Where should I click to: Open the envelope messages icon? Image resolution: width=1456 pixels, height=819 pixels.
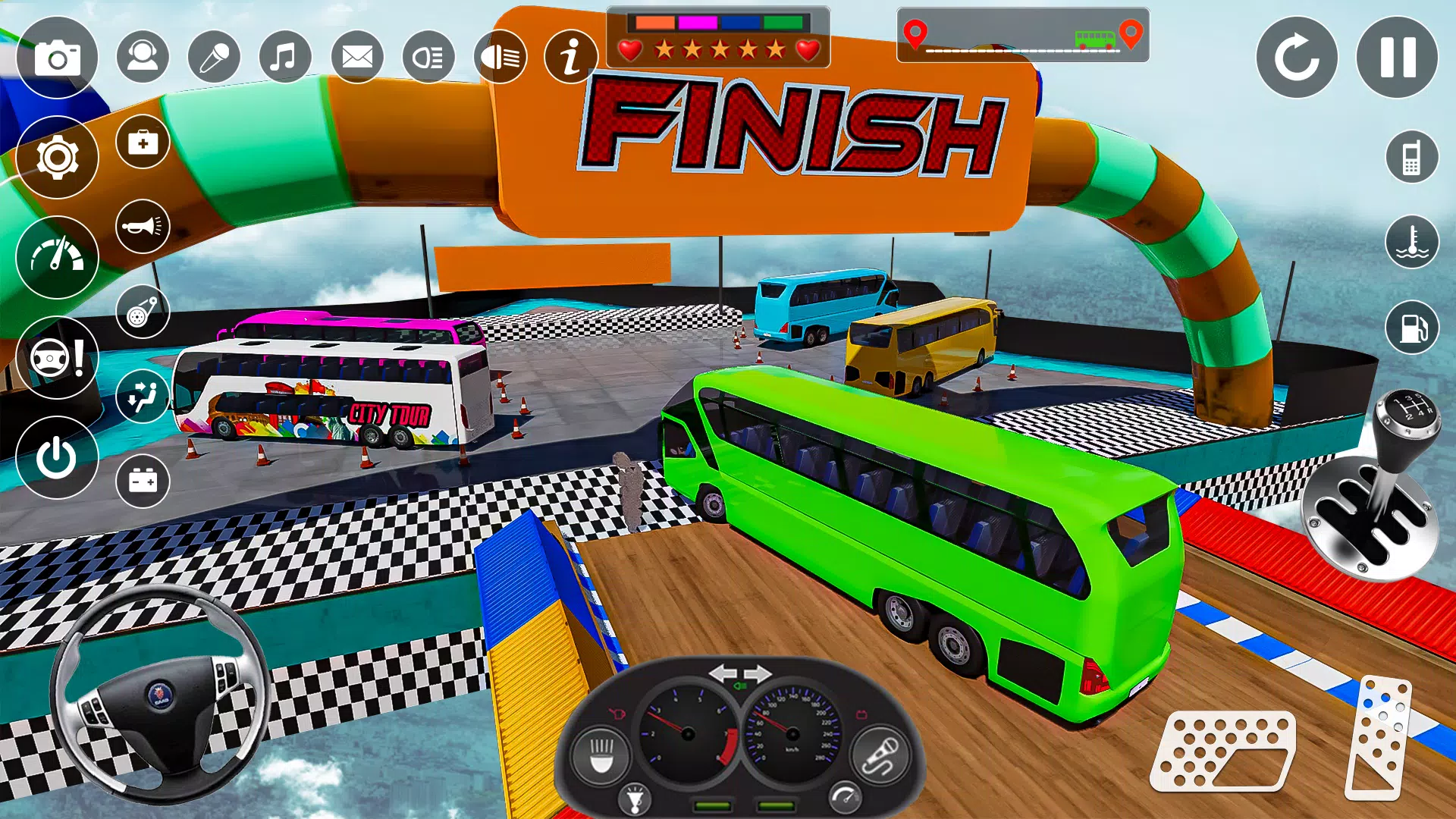[357, 57]
